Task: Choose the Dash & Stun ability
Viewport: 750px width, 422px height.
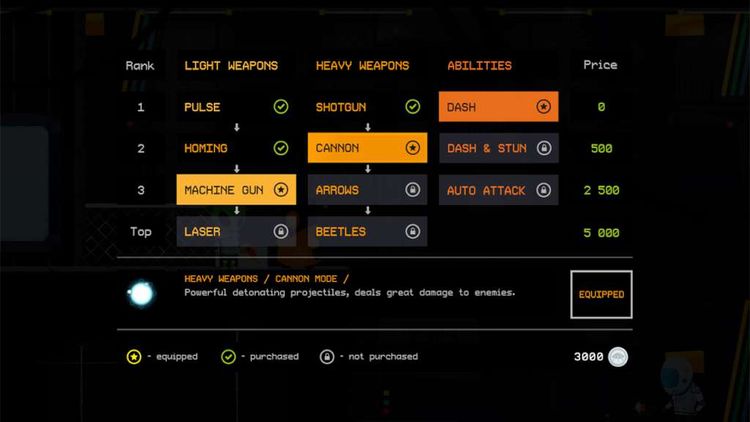Action: click(498, 148)
